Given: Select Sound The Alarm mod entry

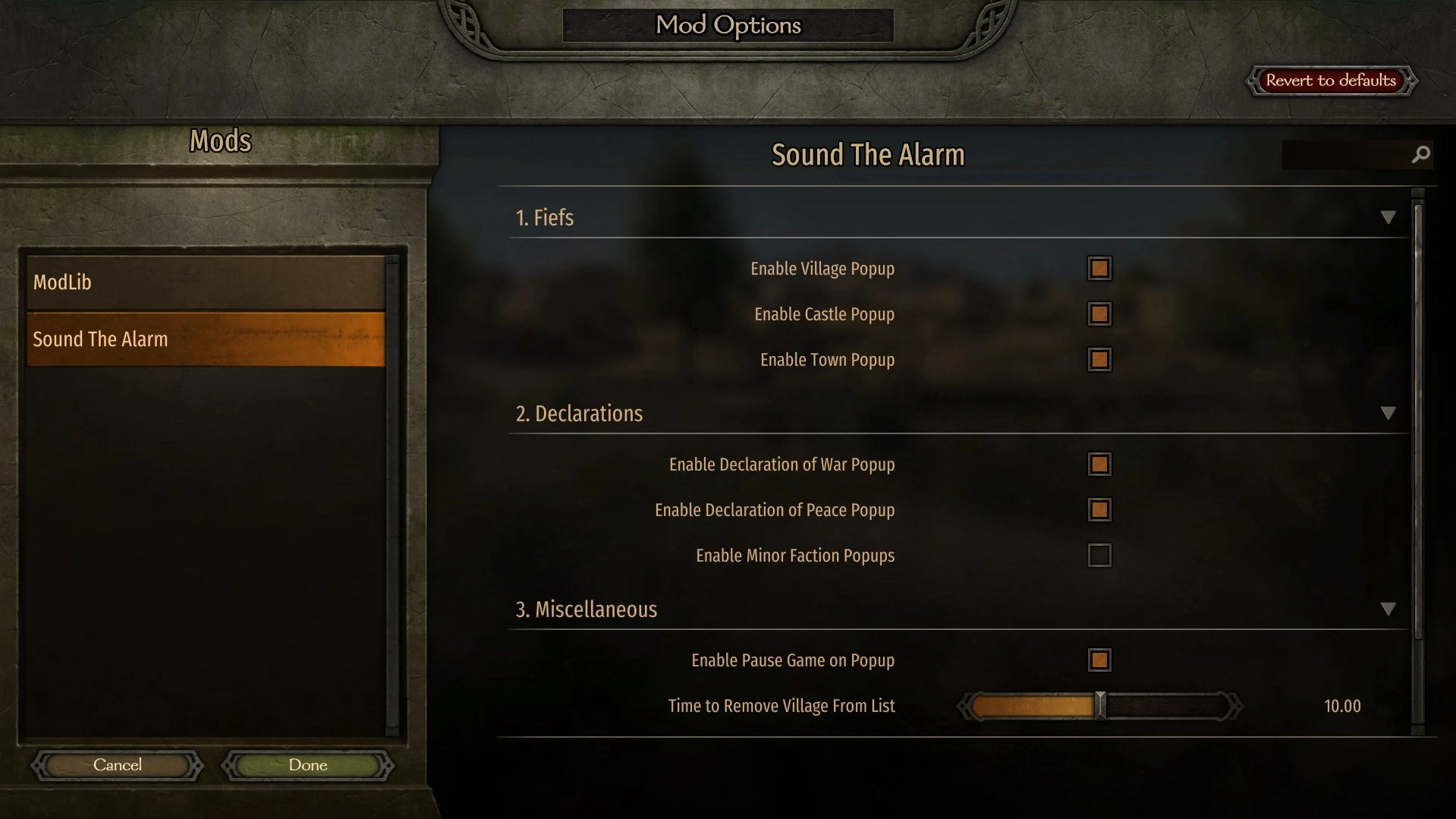Looking at the screenshot, I should (x=205, y=339).
